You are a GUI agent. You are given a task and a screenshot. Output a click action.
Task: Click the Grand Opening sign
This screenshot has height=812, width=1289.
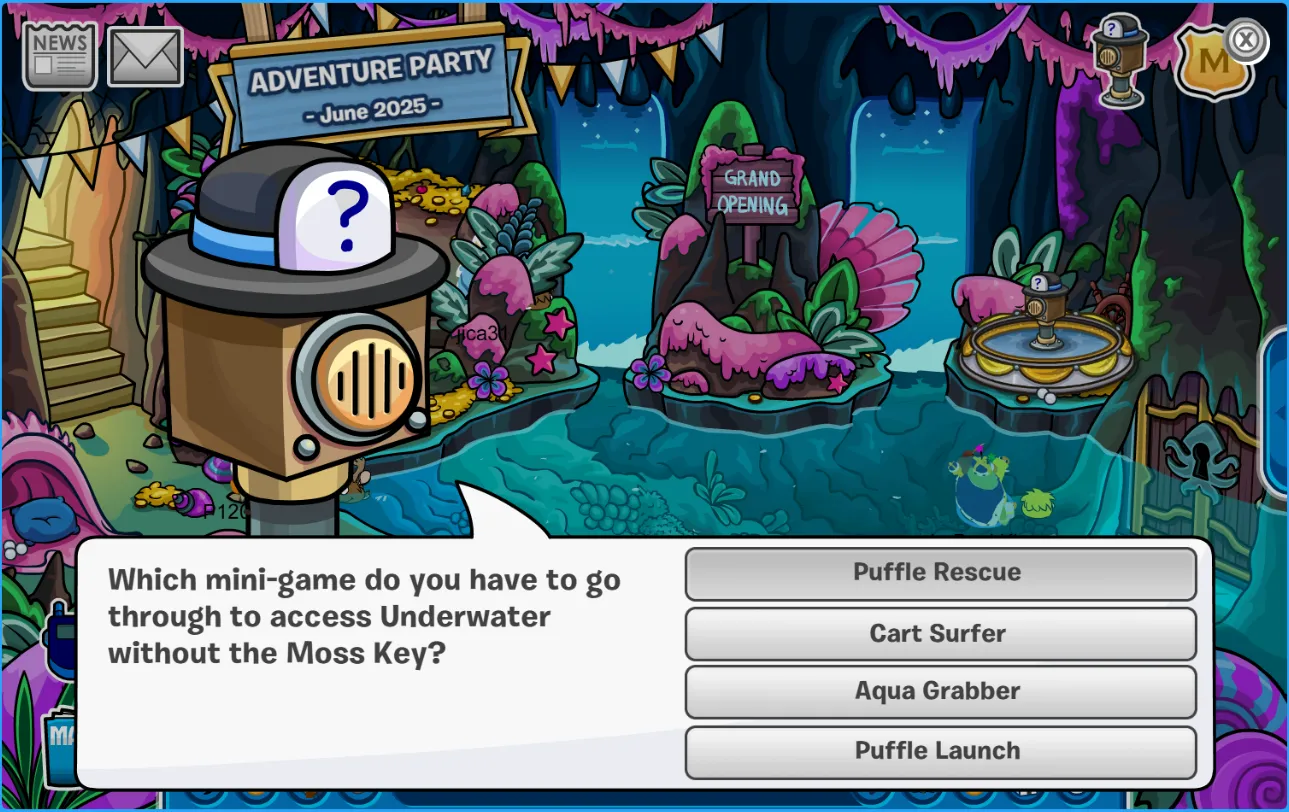click(x=751, y=190)
